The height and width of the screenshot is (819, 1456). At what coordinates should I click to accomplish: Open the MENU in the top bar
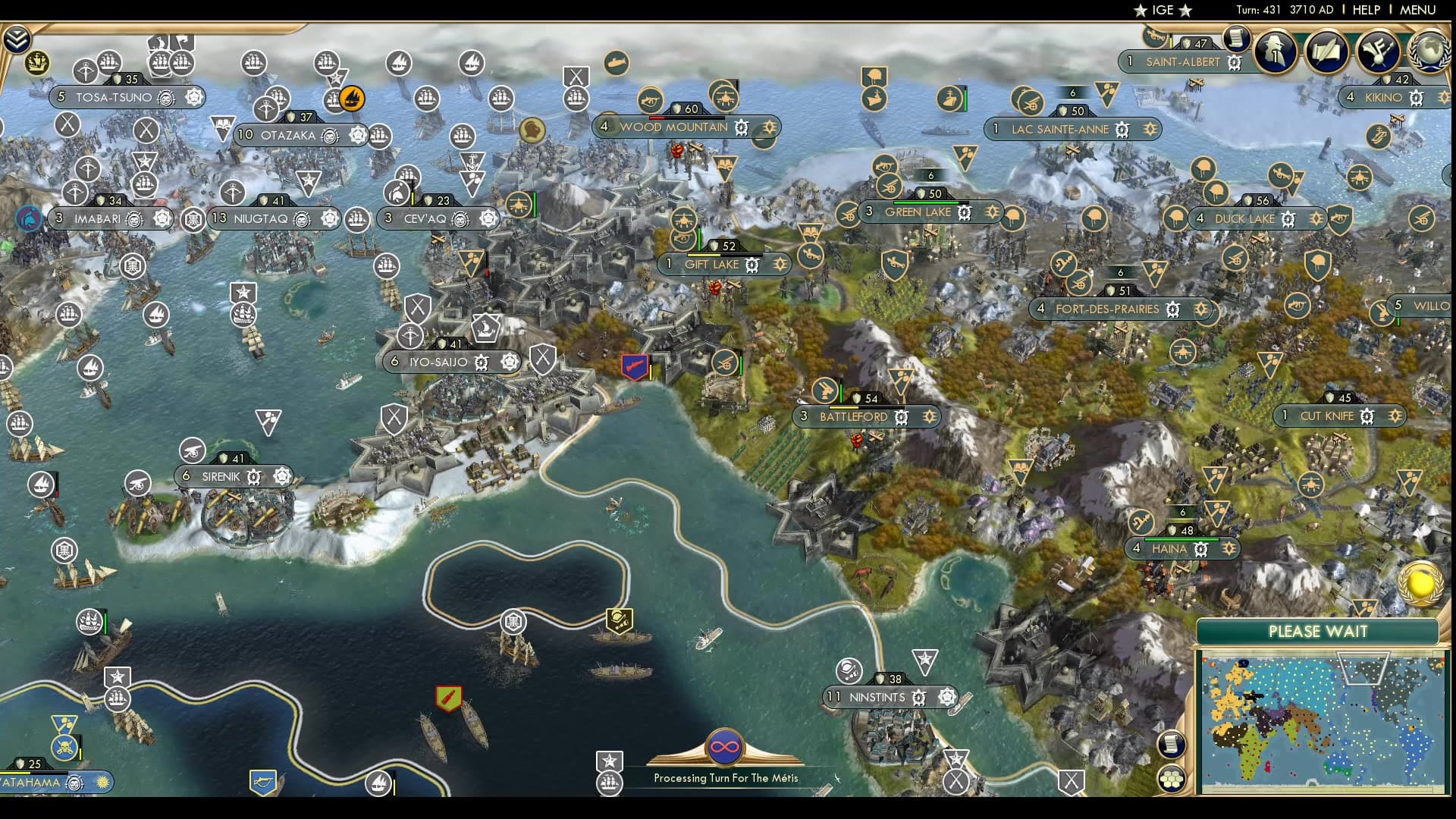[x=1417, y=10]
